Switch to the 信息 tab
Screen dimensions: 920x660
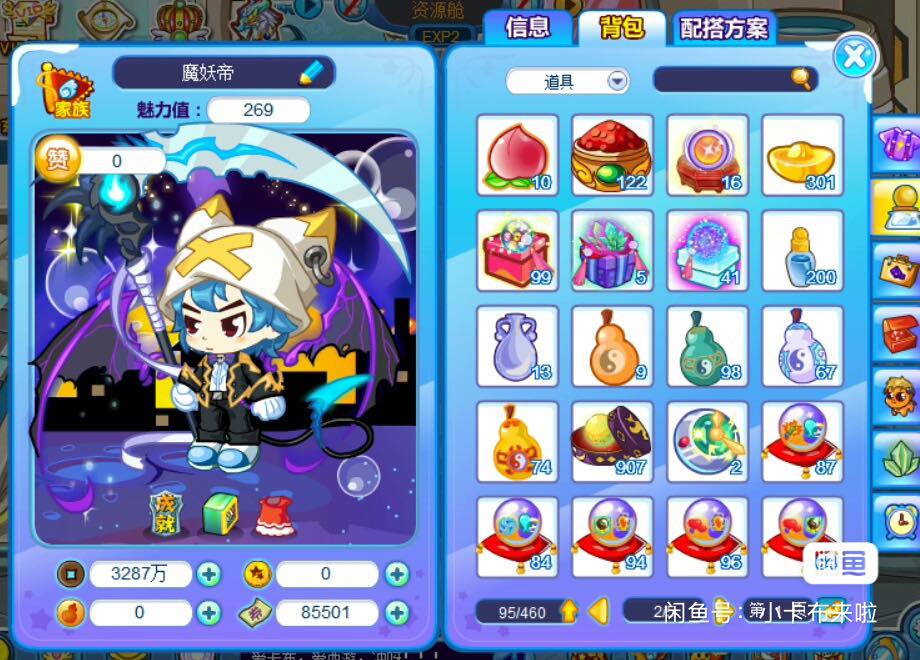coord(527,28)
